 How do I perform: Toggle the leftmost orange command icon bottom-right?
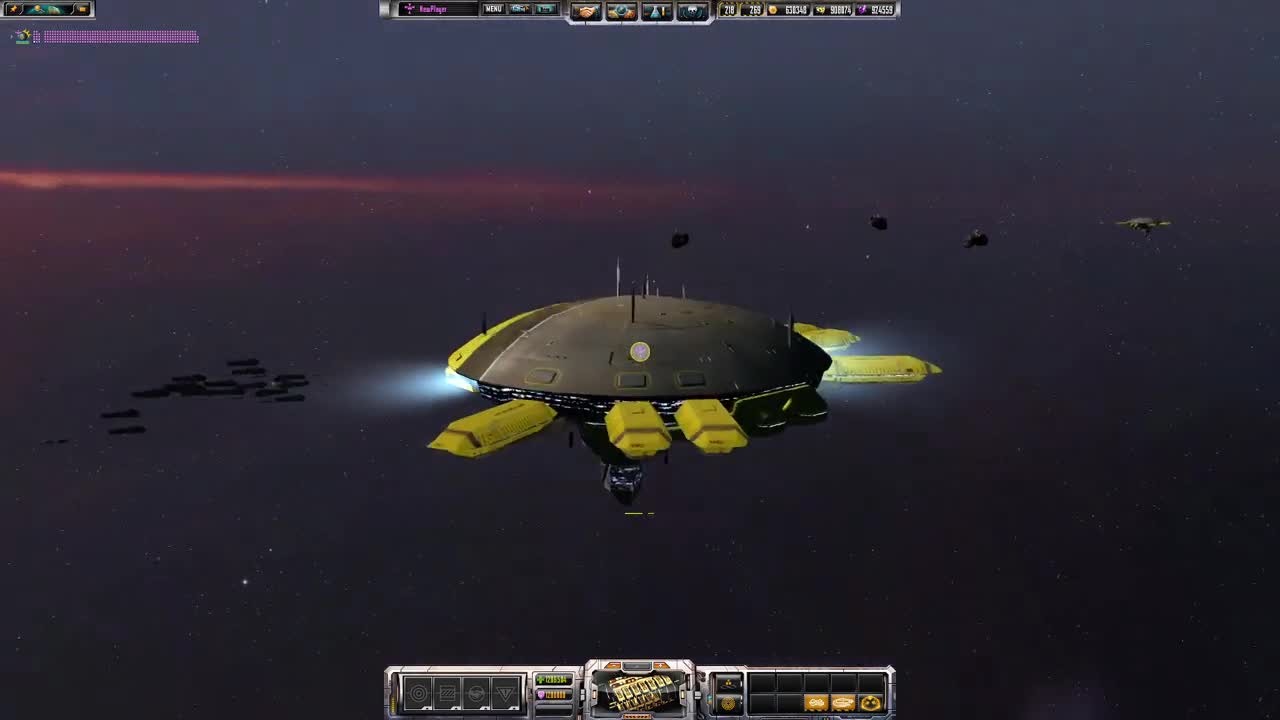pyautogui.click(x=815, y=701)
